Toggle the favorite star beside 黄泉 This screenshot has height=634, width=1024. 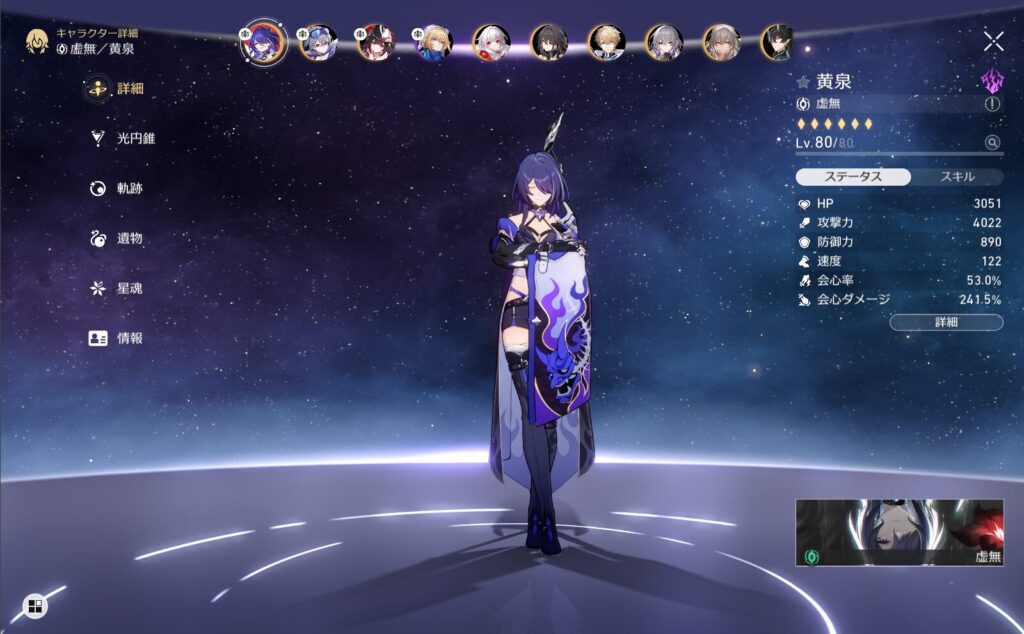[802, 83]
